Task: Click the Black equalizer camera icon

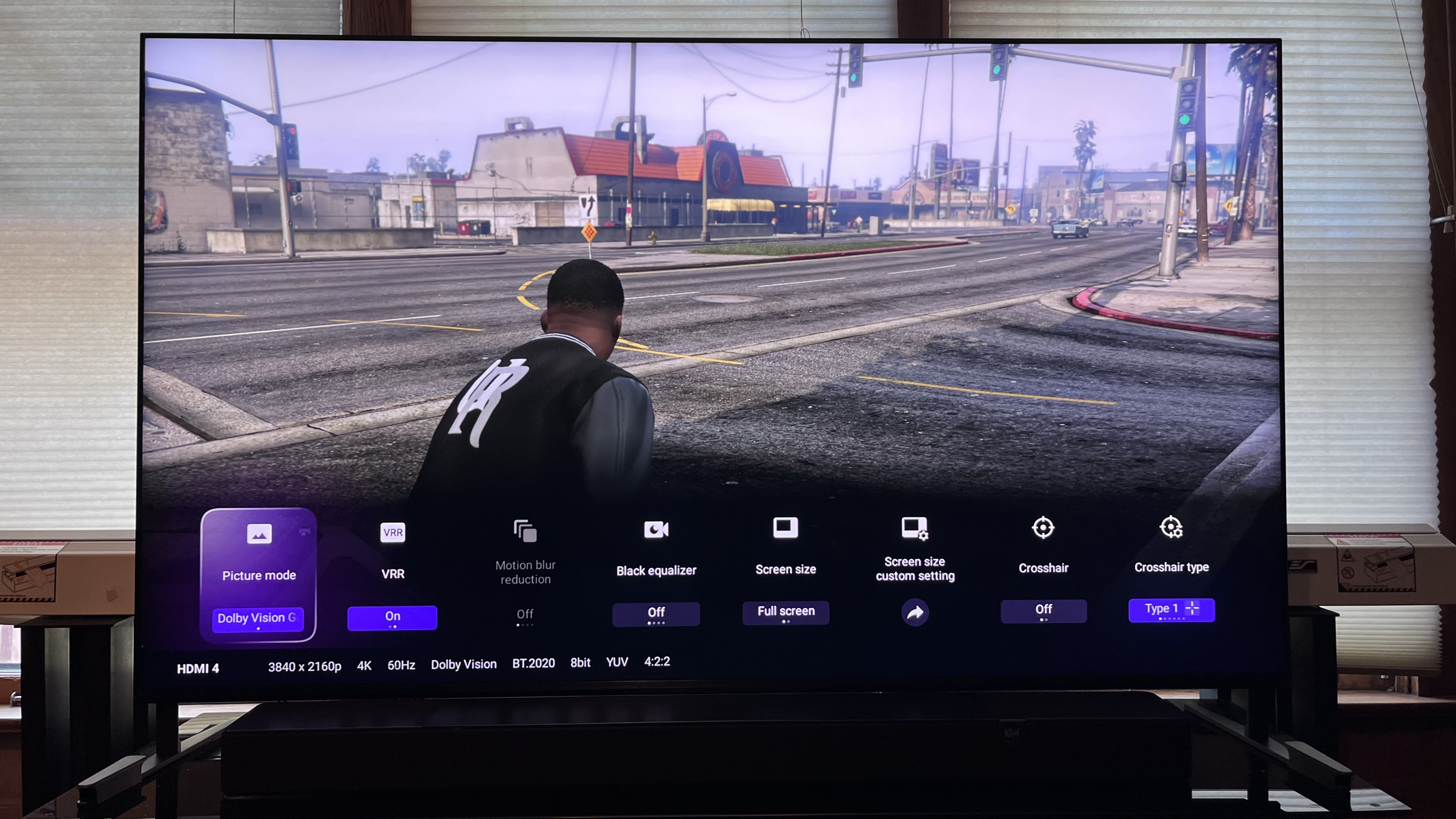Action: (656, 530)
